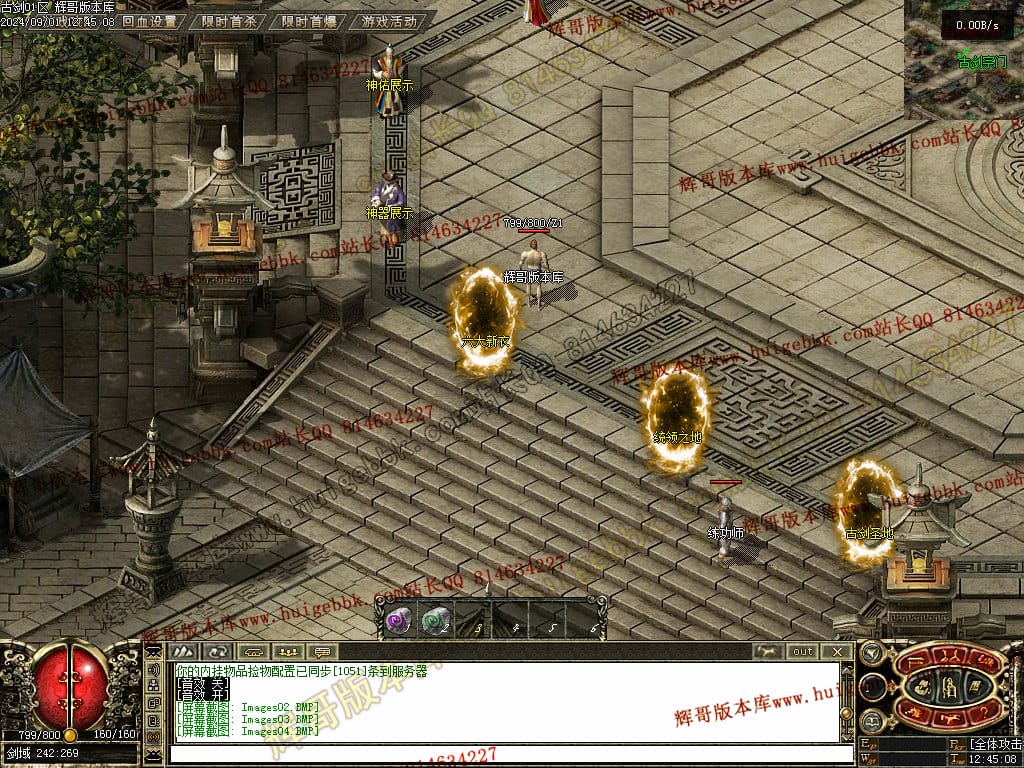The height and width of the screenshot is (768, 1024).
Task: Toggle the speaker sound icon beside chat
Action: pos(153,672)
